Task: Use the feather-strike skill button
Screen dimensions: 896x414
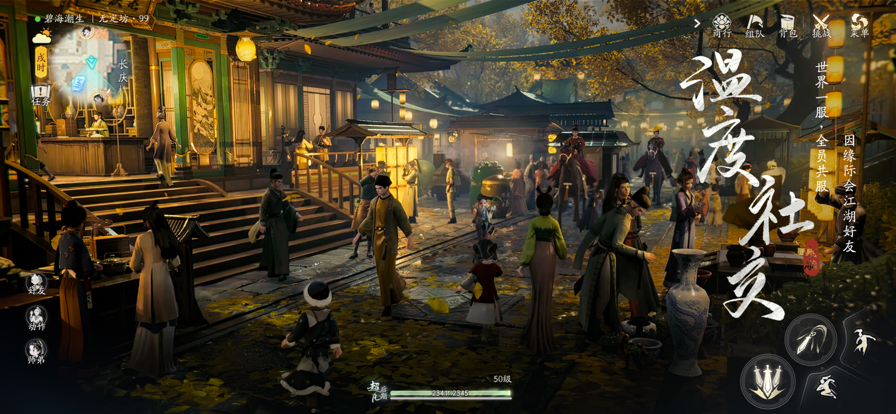Action: tap(810, 338)
